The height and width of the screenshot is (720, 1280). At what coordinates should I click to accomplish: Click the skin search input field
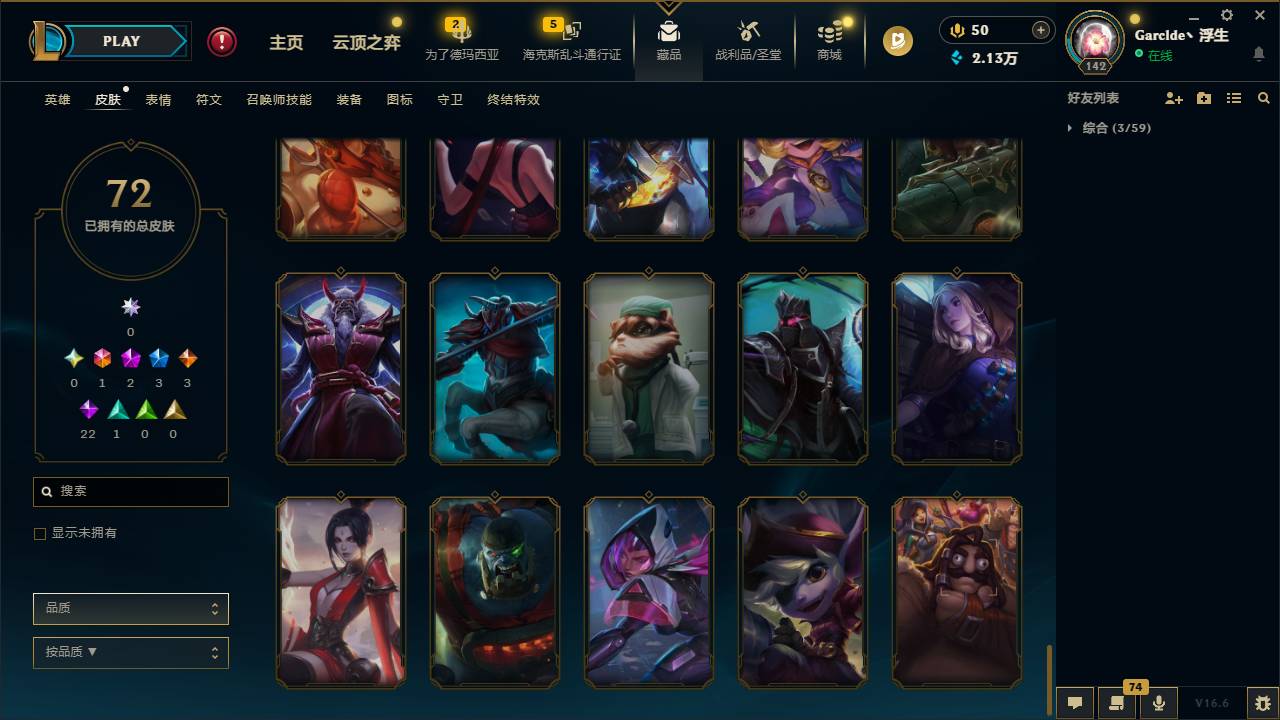point(130,492)
